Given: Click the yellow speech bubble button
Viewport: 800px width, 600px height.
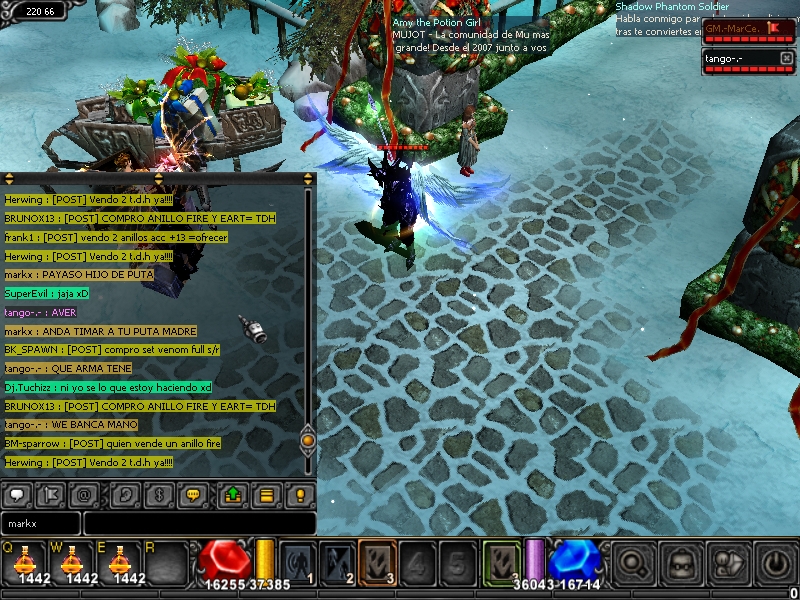Looking at the screenshot, I should pyautogui.click(x=193, y=494).
